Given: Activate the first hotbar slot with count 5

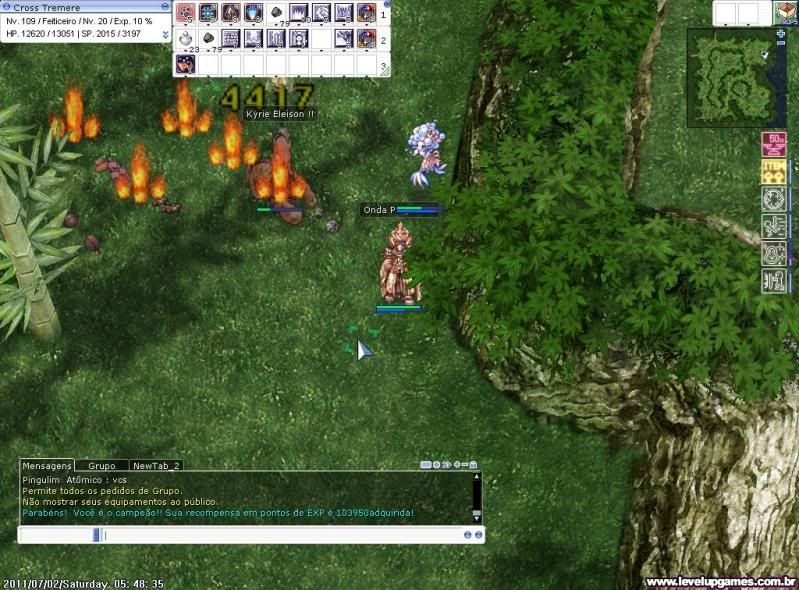Looking at the screenshot, I should pyautogui.click(x=186, y=13).
